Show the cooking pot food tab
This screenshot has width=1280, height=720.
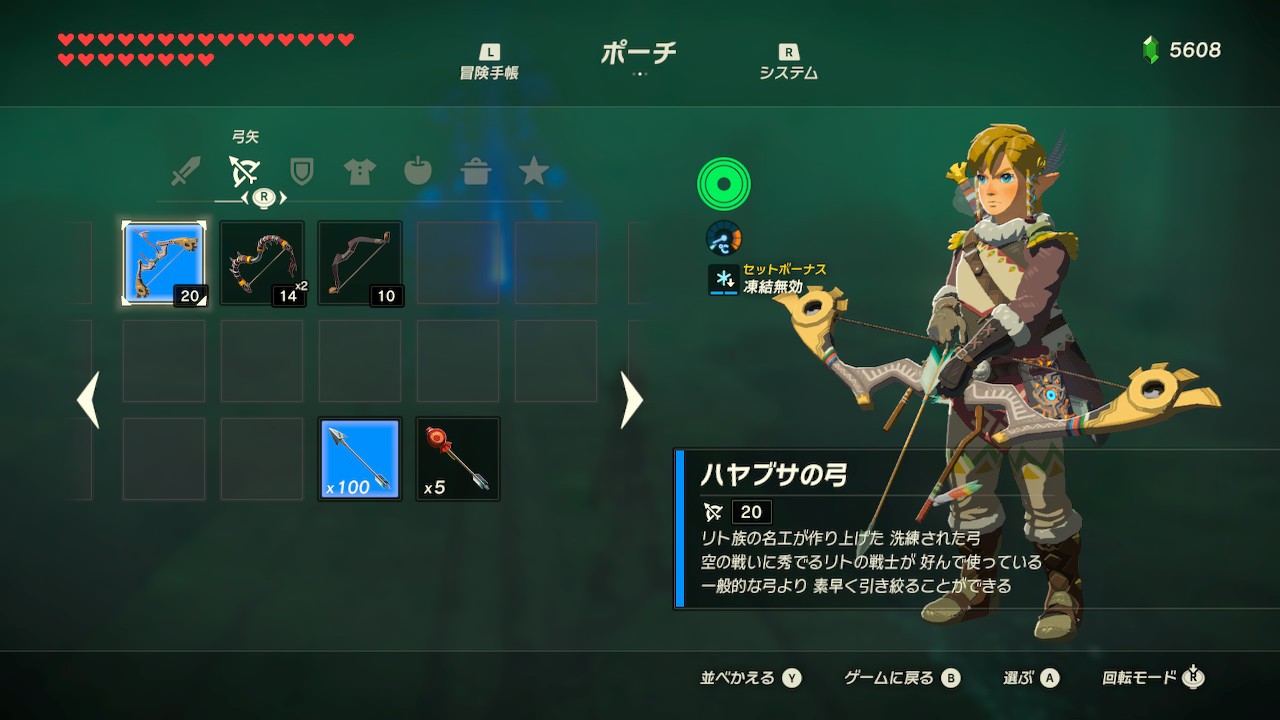[475, 172]
